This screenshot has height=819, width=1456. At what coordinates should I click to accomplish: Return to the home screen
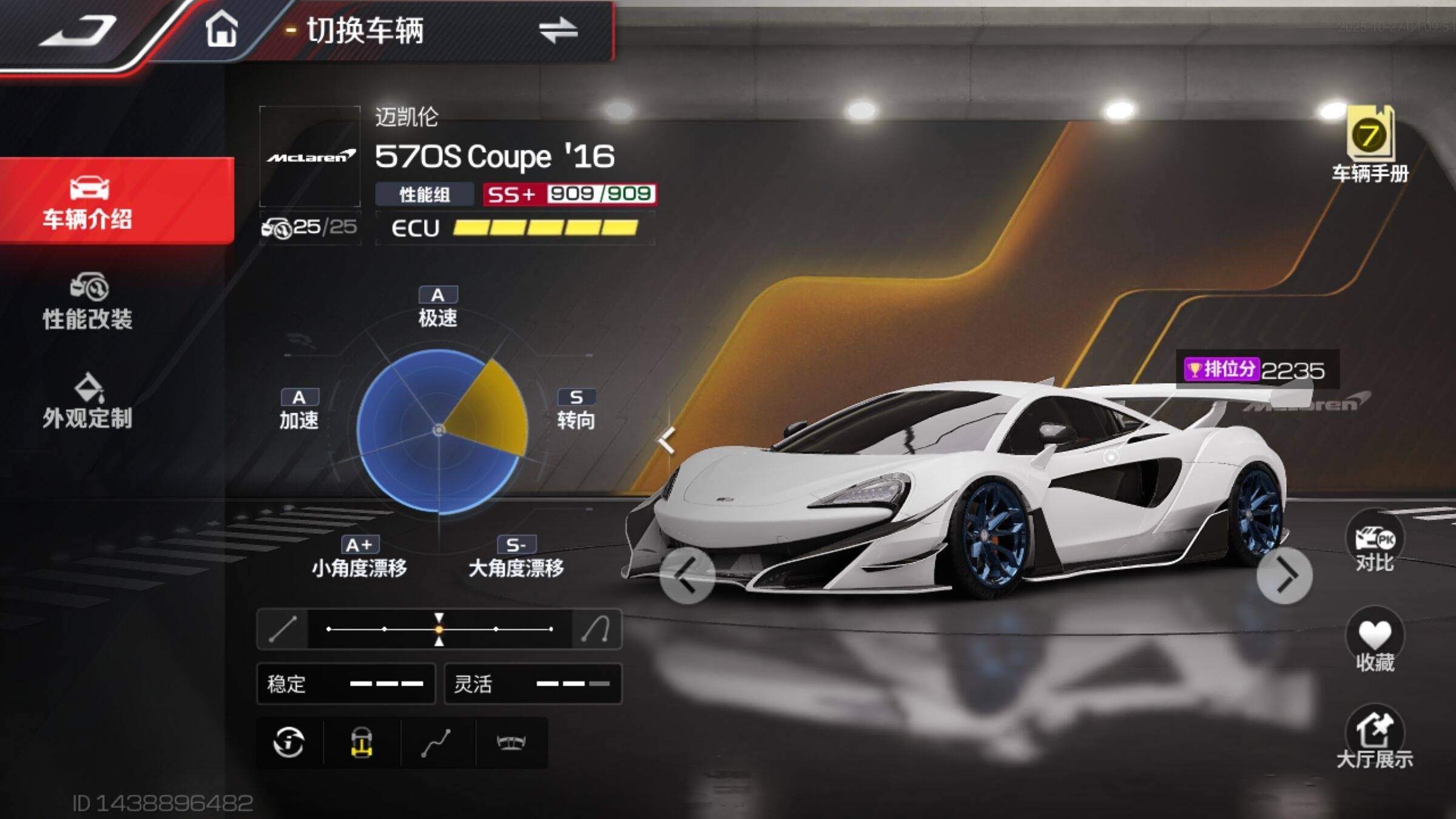221,29
